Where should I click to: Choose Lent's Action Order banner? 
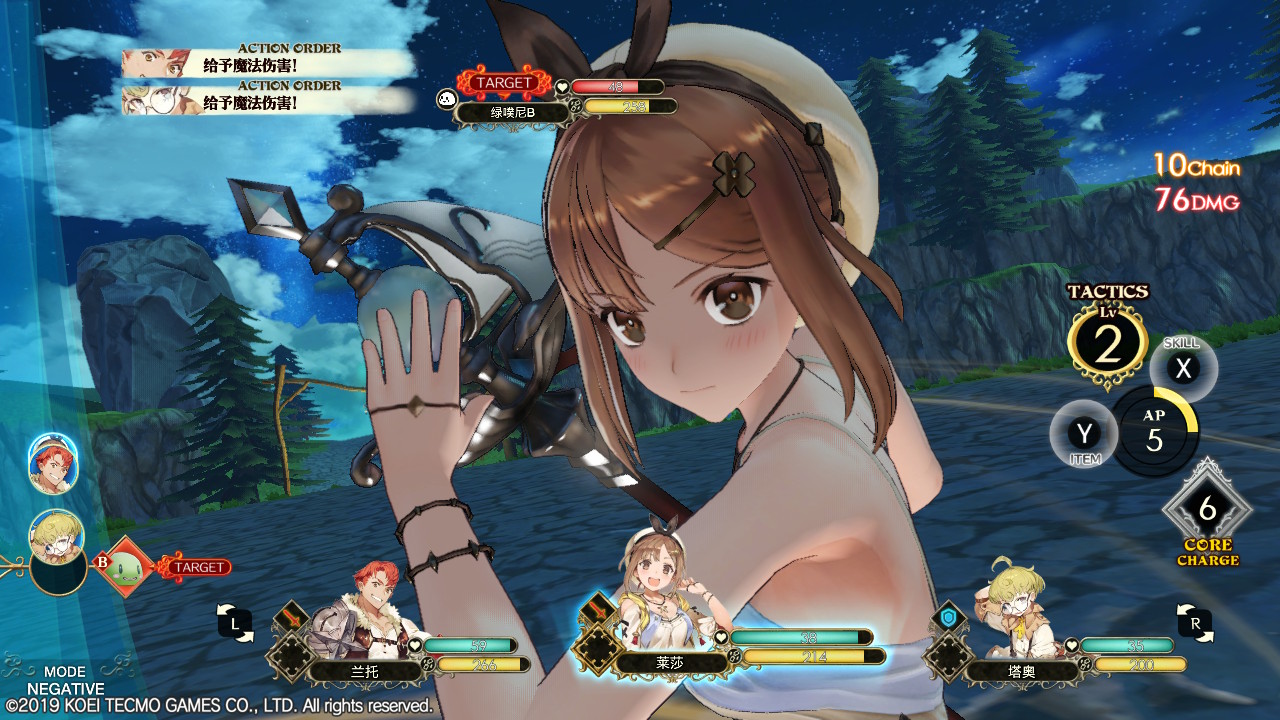tap(267, 62)
